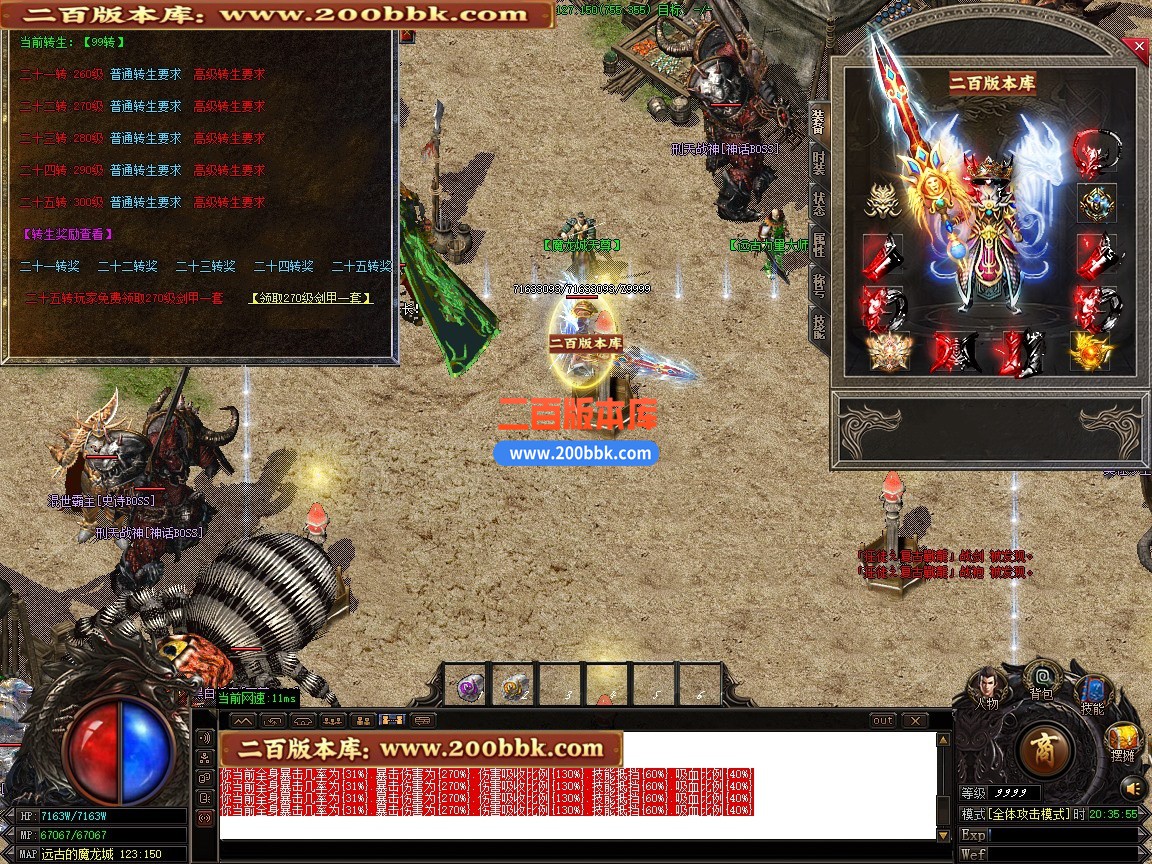Switch to the 时装 (fashion) tab

click(x=819, y=161)
